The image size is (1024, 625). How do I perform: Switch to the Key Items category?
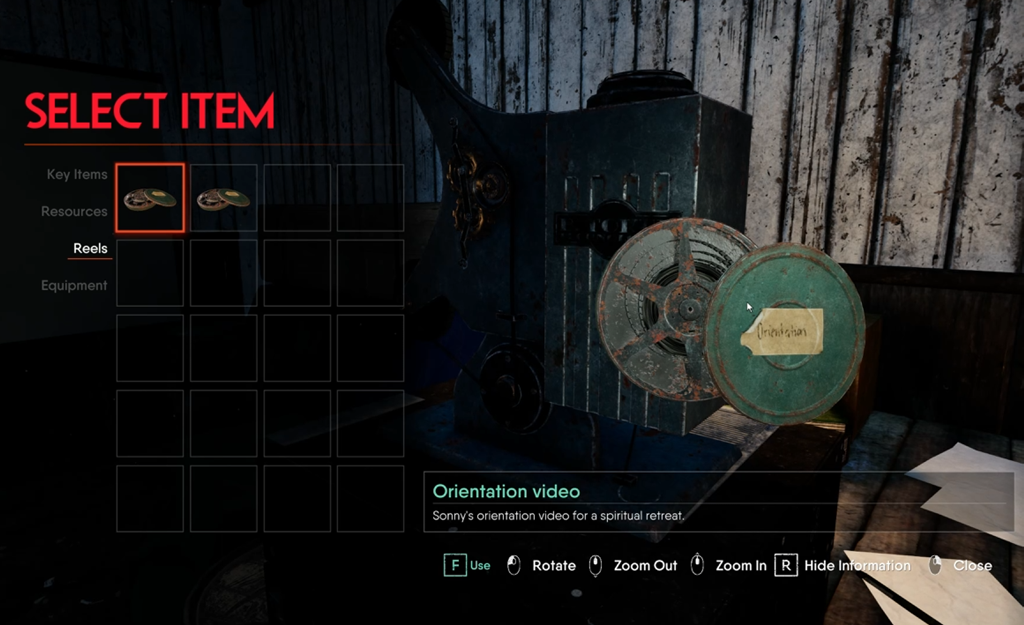click(77, 174)
